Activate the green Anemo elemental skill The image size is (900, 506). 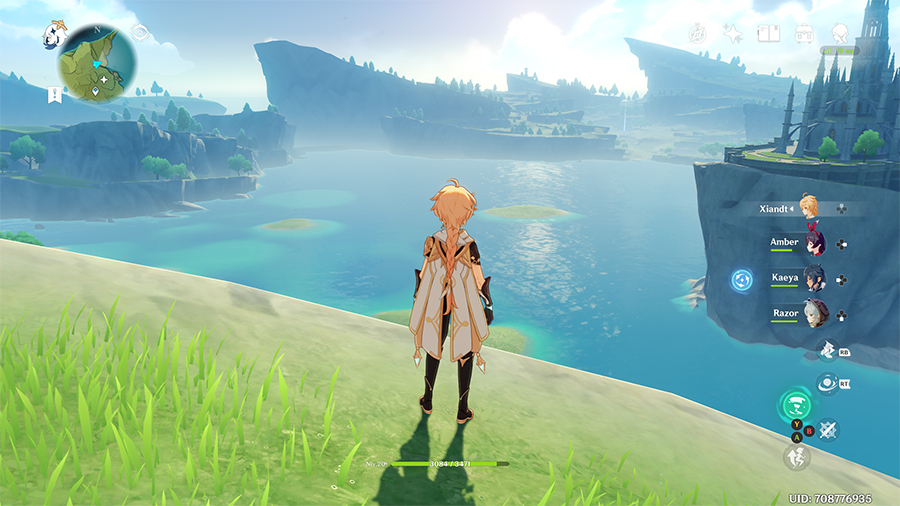(x=795, y=407)
